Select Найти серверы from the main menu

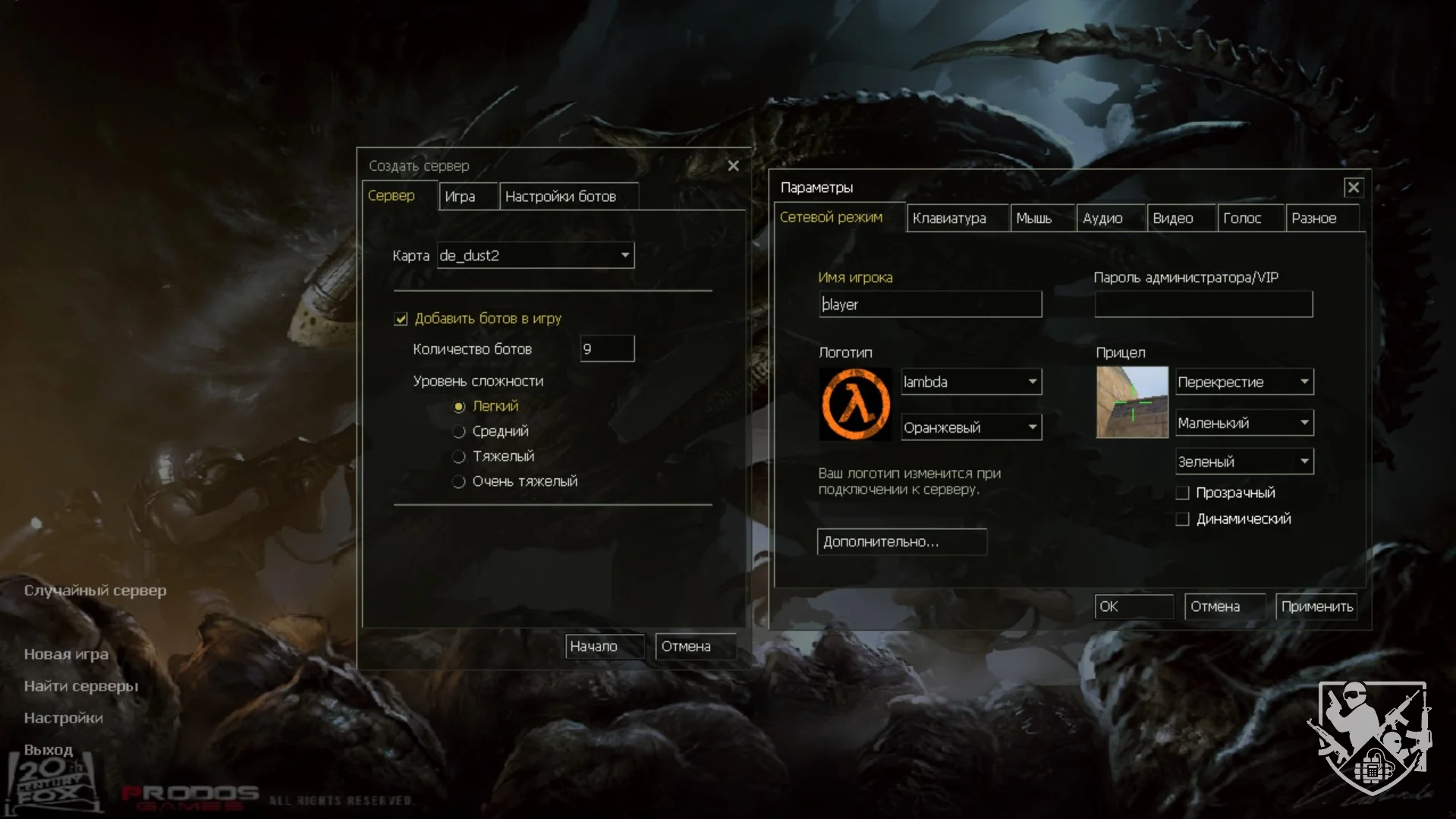(x=81, y=686)
